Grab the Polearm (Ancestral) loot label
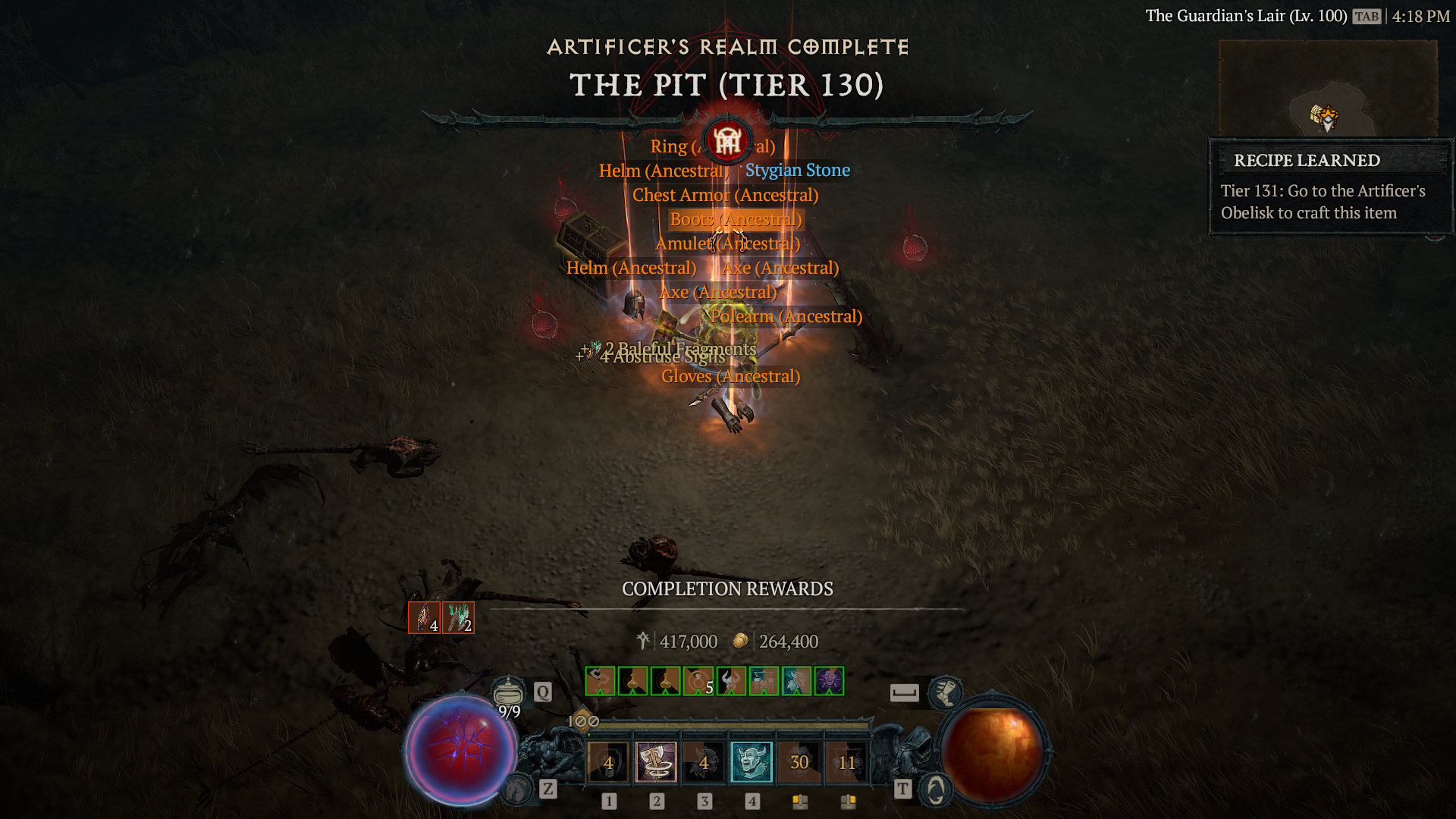This screenshot has width=1456, height=819. (786, 316)
